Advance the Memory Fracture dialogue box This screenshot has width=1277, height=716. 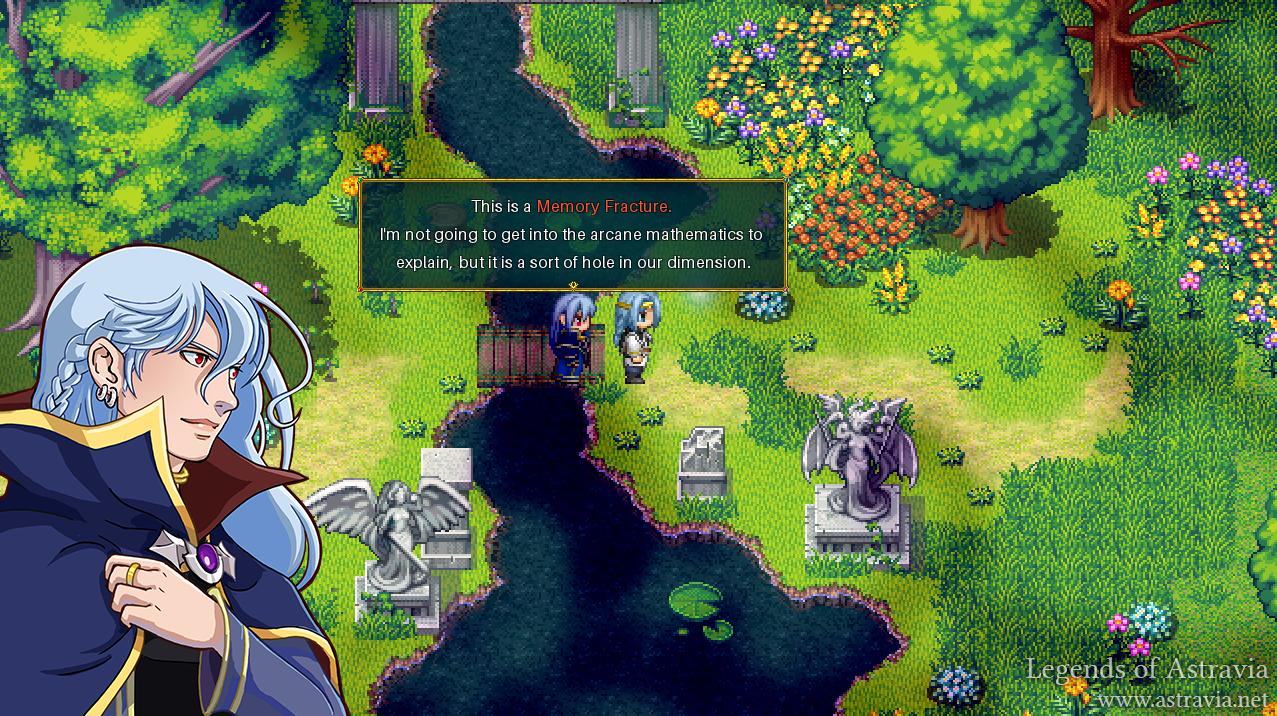click(572, 236)
